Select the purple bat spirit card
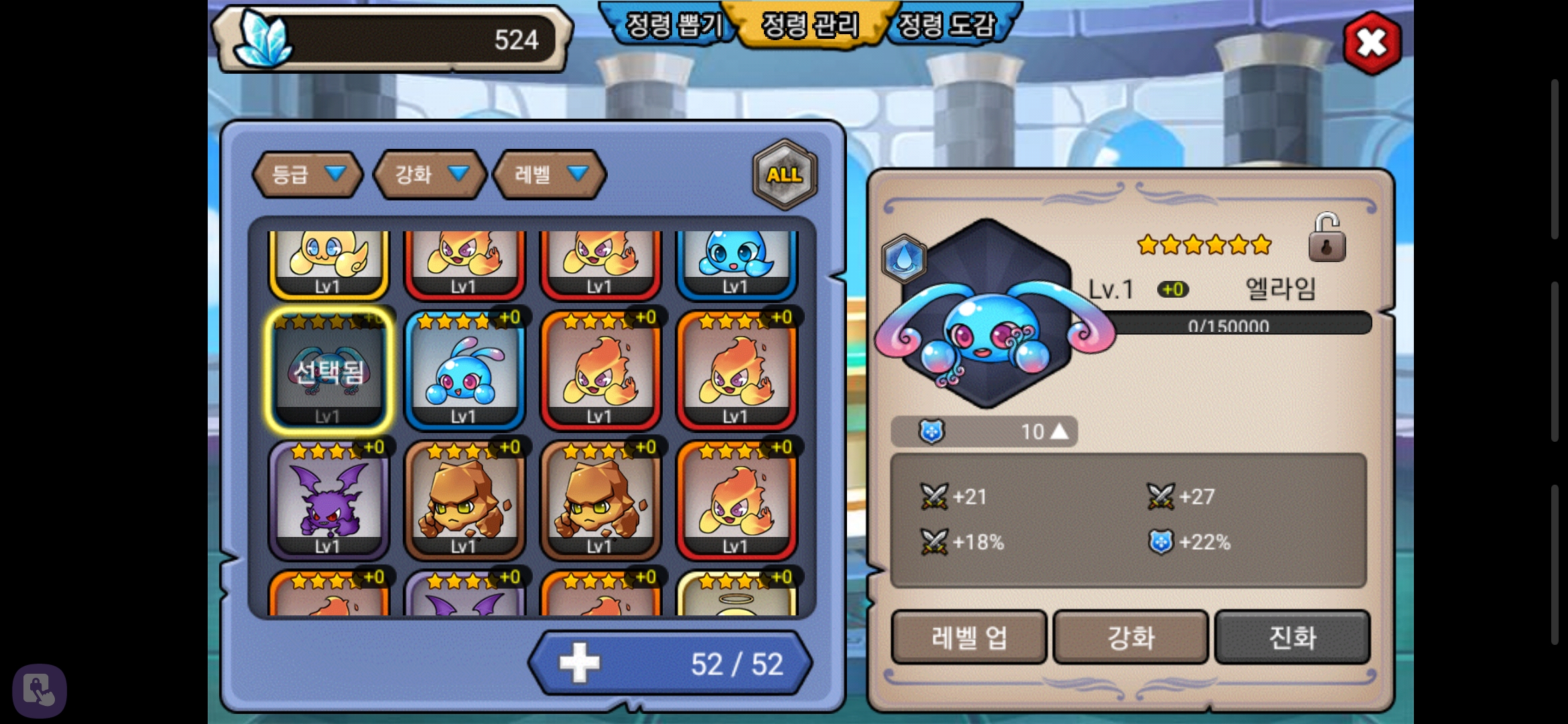Screen dimensions: 1568x724 coord(328,499)
